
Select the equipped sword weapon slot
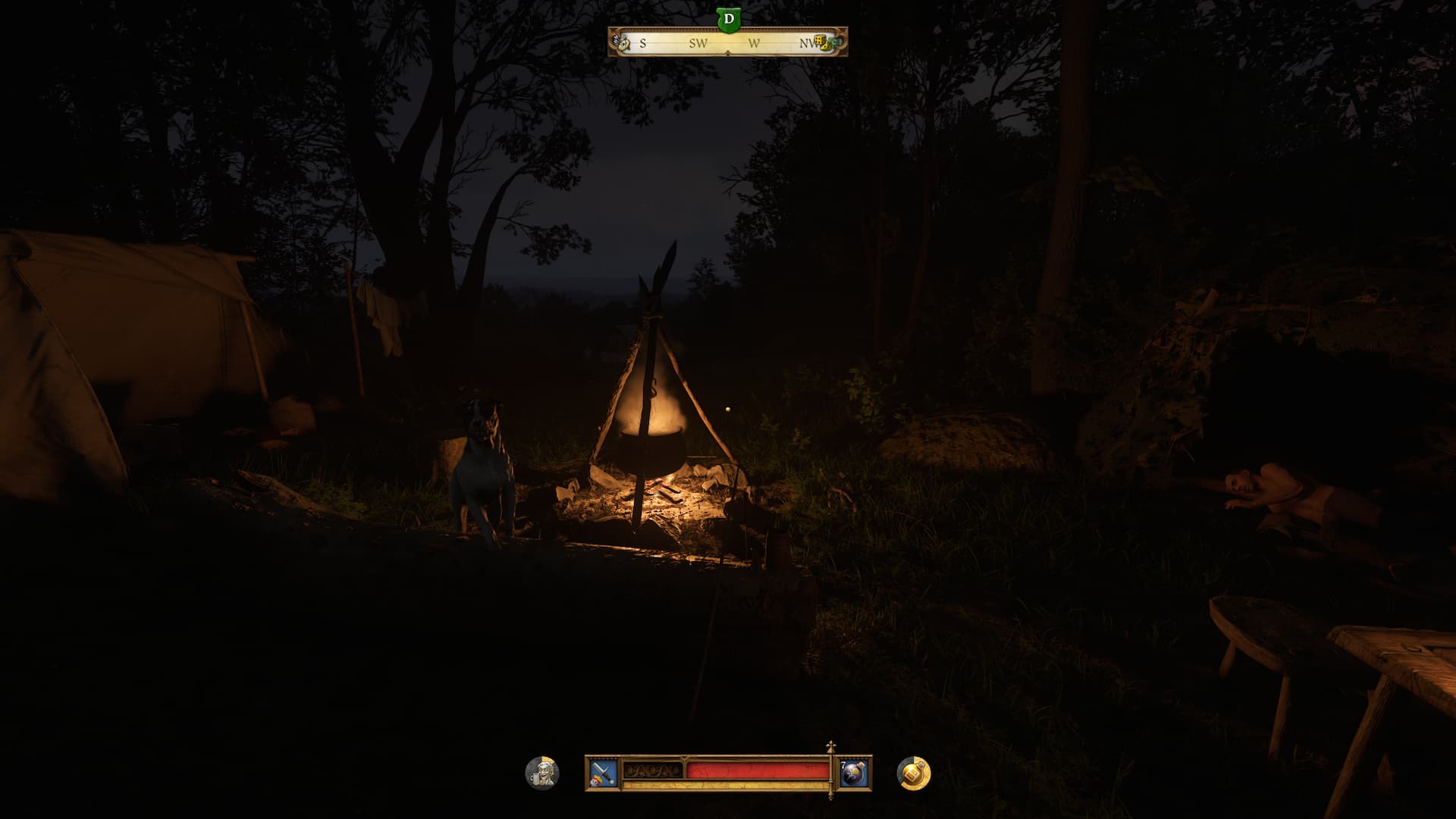pos(603,773)
